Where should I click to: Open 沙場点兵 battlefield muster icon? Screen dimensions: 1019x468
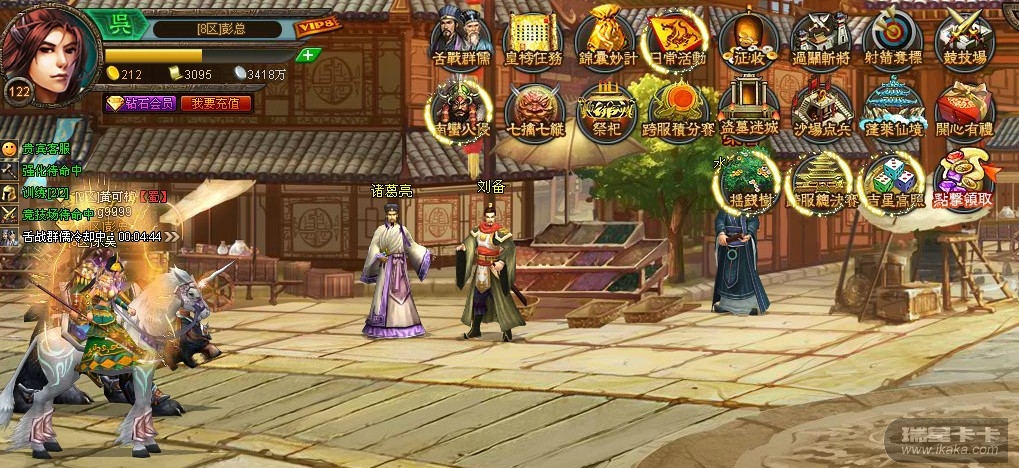point(821,108)
